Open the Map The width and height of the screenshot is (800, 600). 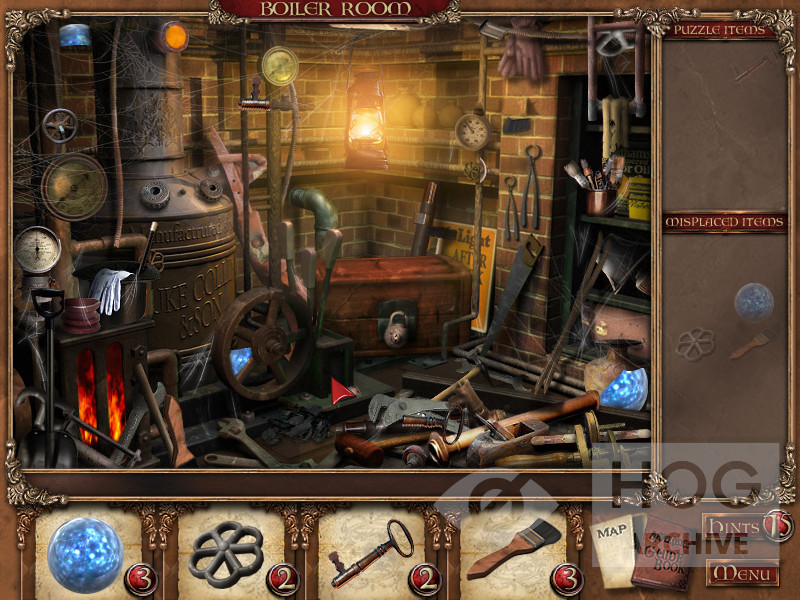pyautogui.click(x=613, y=546)
